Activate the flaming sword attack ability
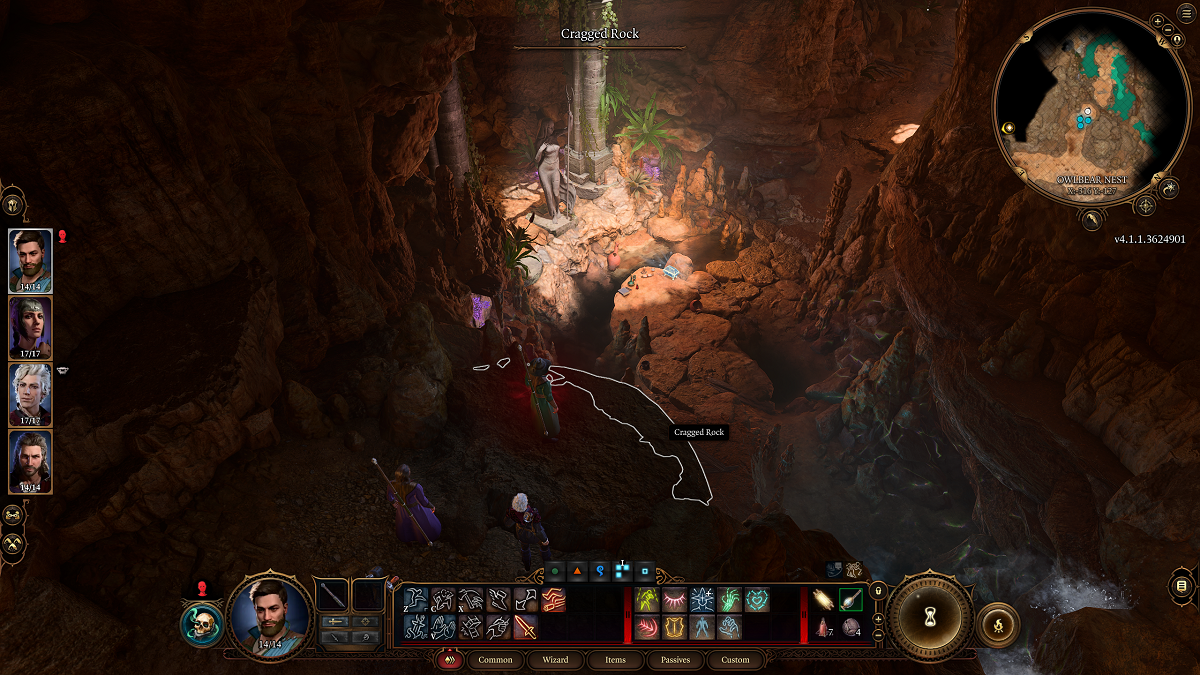 coord(525,627)
